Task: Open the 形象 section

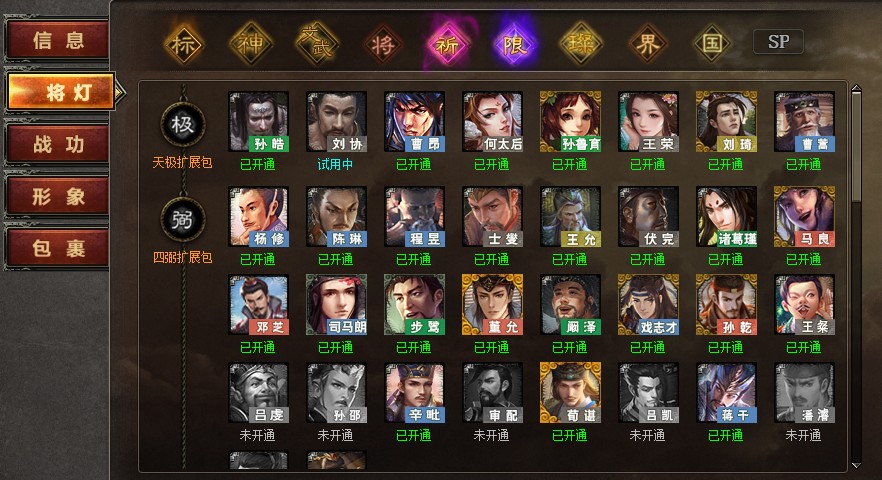Action: 57,196
